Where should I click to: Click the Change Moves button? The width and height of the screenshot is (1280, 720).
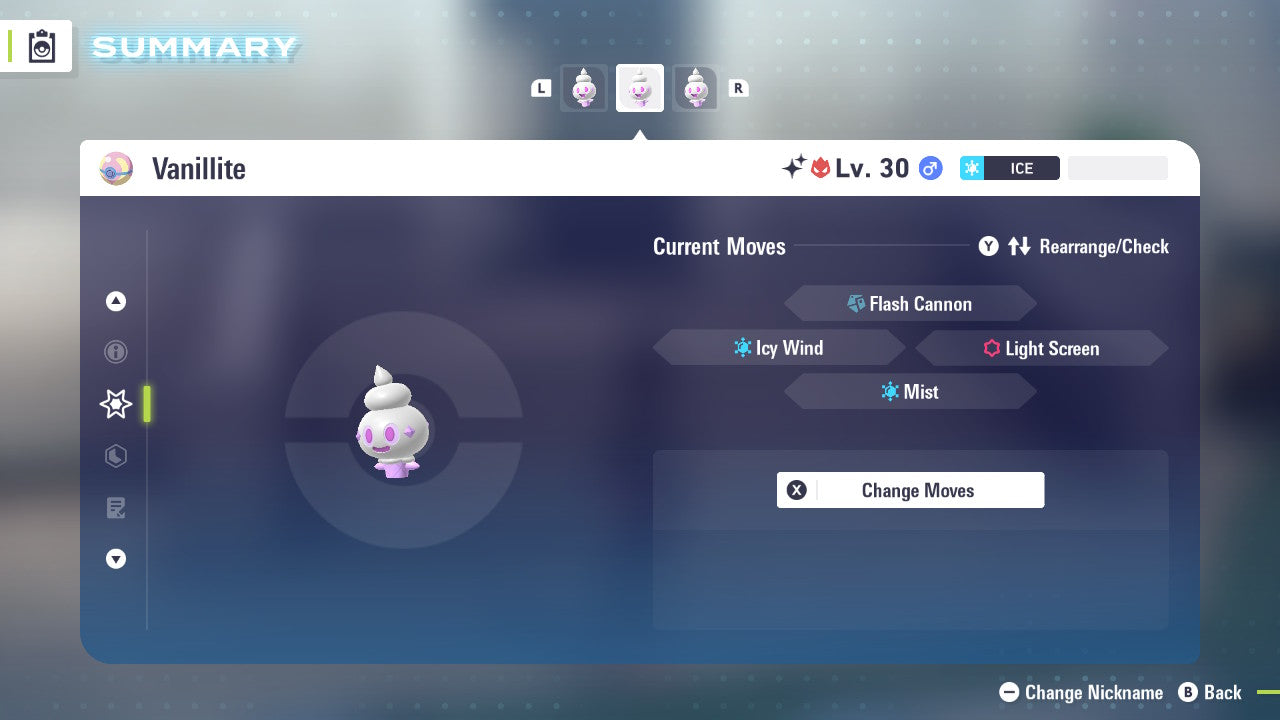coord(910,490)
